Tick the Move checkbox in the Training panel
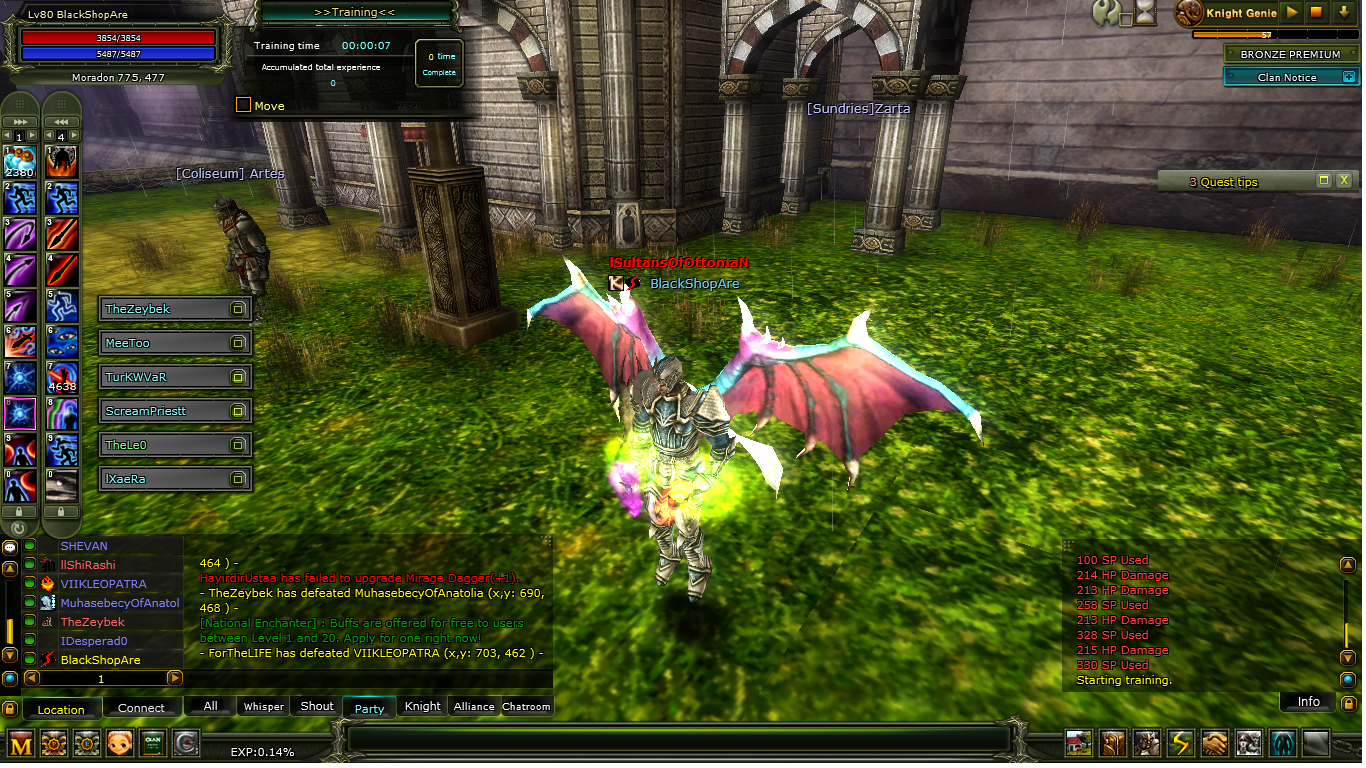 point(243,105)
